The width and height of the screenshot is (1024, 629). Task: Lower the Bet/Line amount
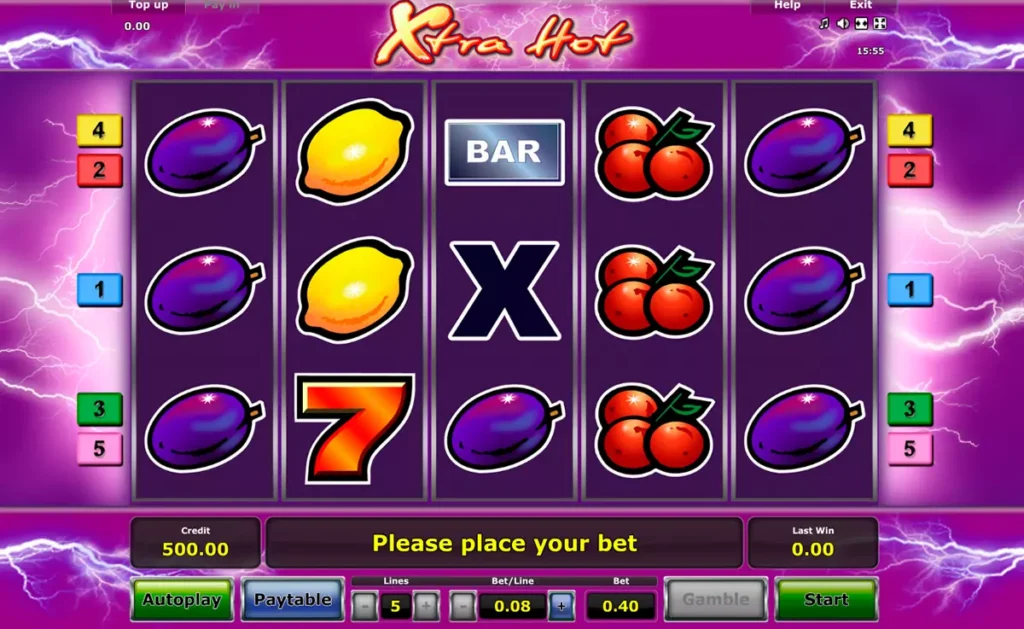(x=462, y=605)
